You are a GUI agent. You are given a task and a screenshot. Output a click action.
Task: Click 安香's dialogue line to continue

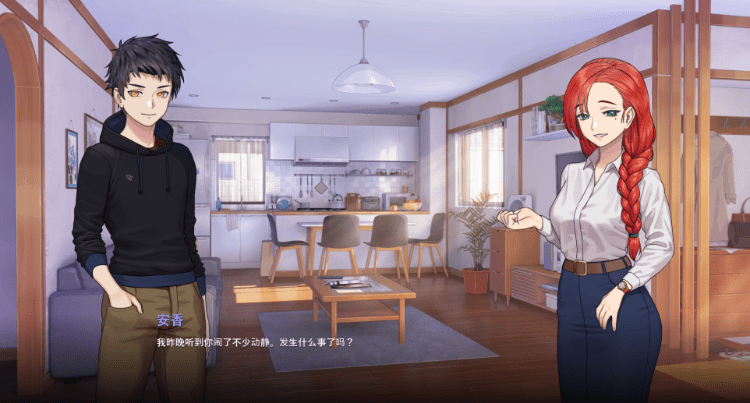point(255,342)
